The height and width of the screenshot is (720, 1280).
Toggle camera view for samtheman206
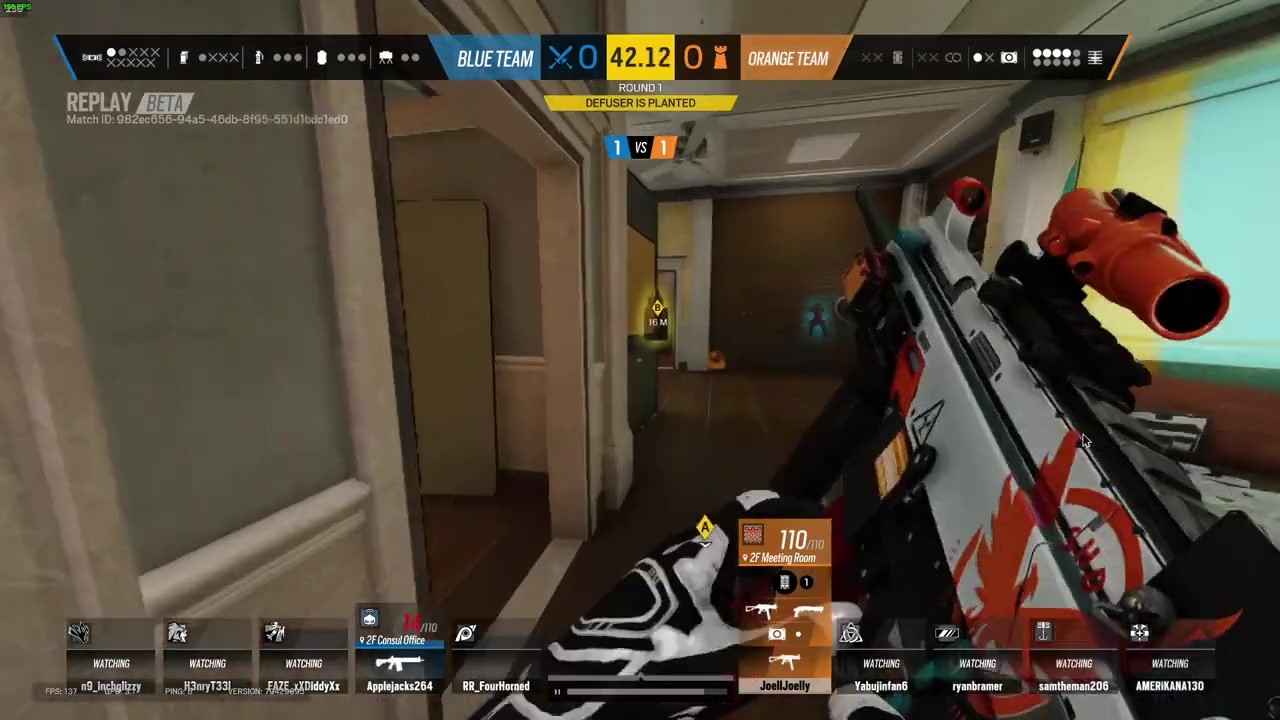pos(1073,663)
